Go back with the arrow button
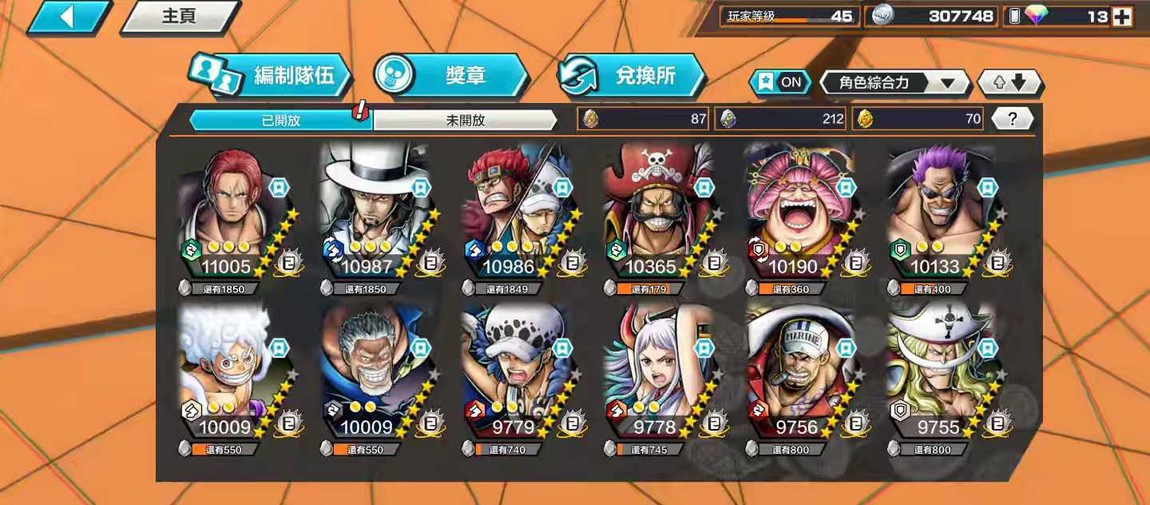 [x=66, y=17]
